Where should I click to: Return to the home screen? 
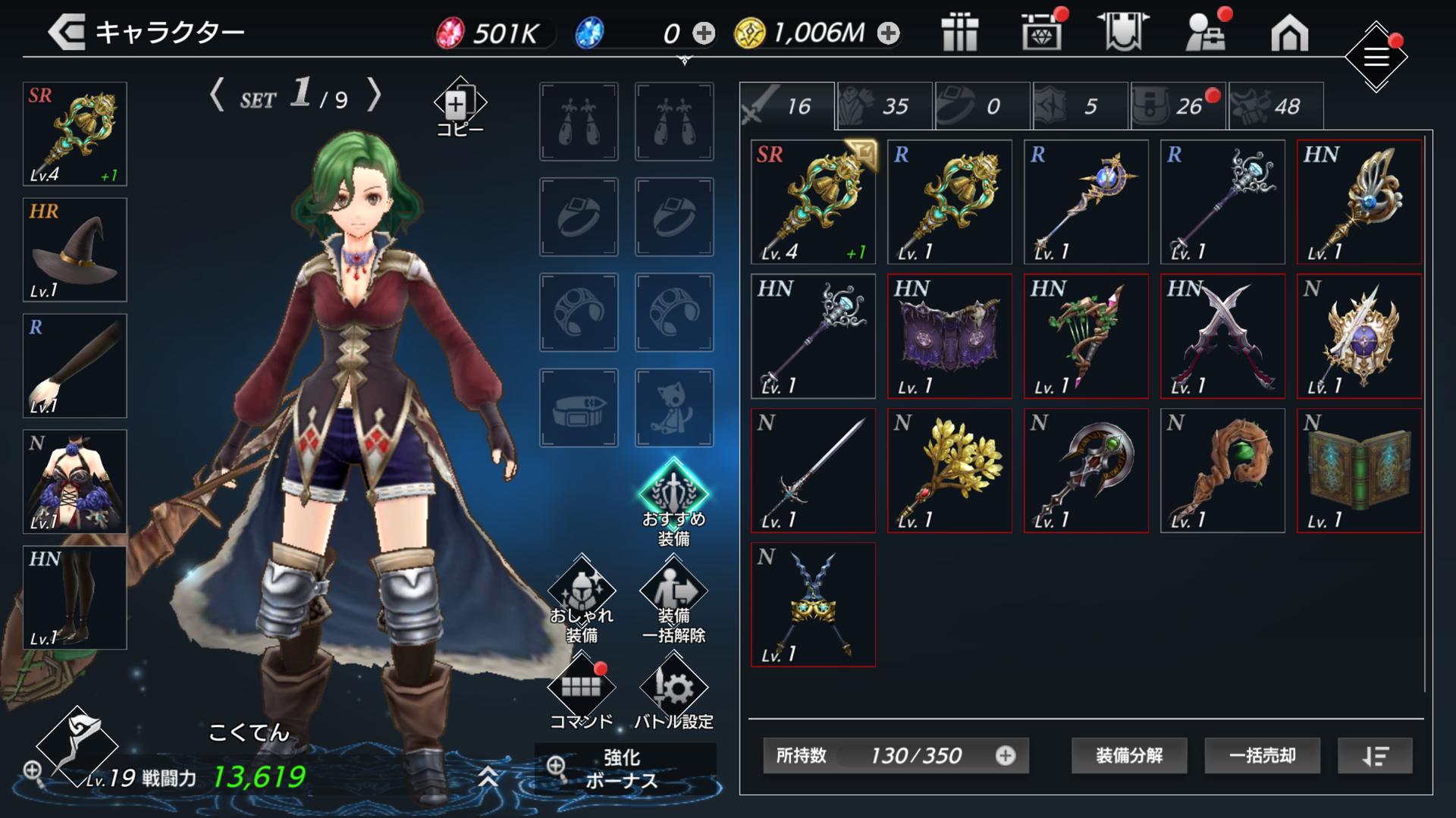point(1289,34)
